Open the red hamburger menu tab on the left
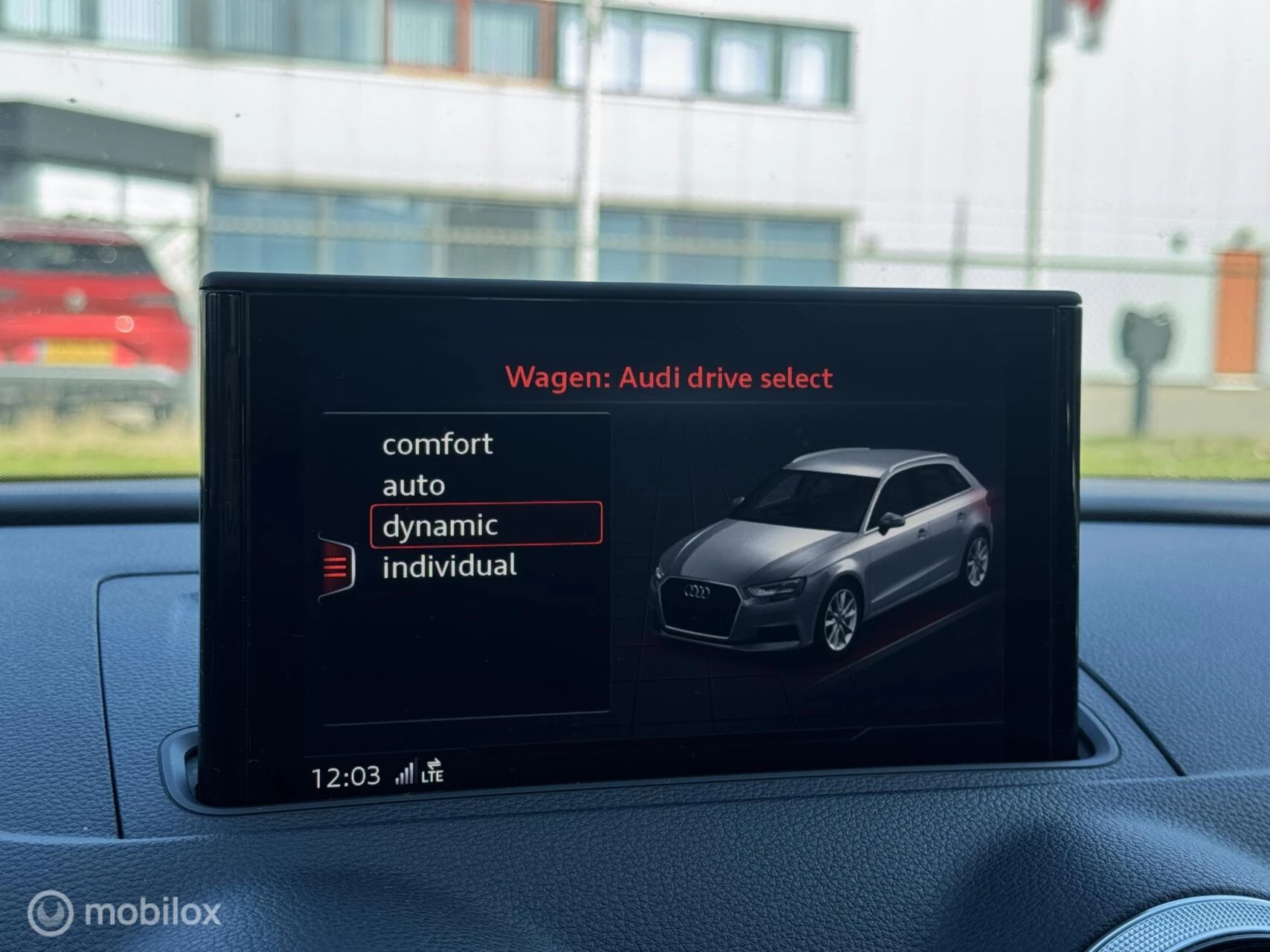This screenshot has height=952, width=1270. (x=334, y=567)
